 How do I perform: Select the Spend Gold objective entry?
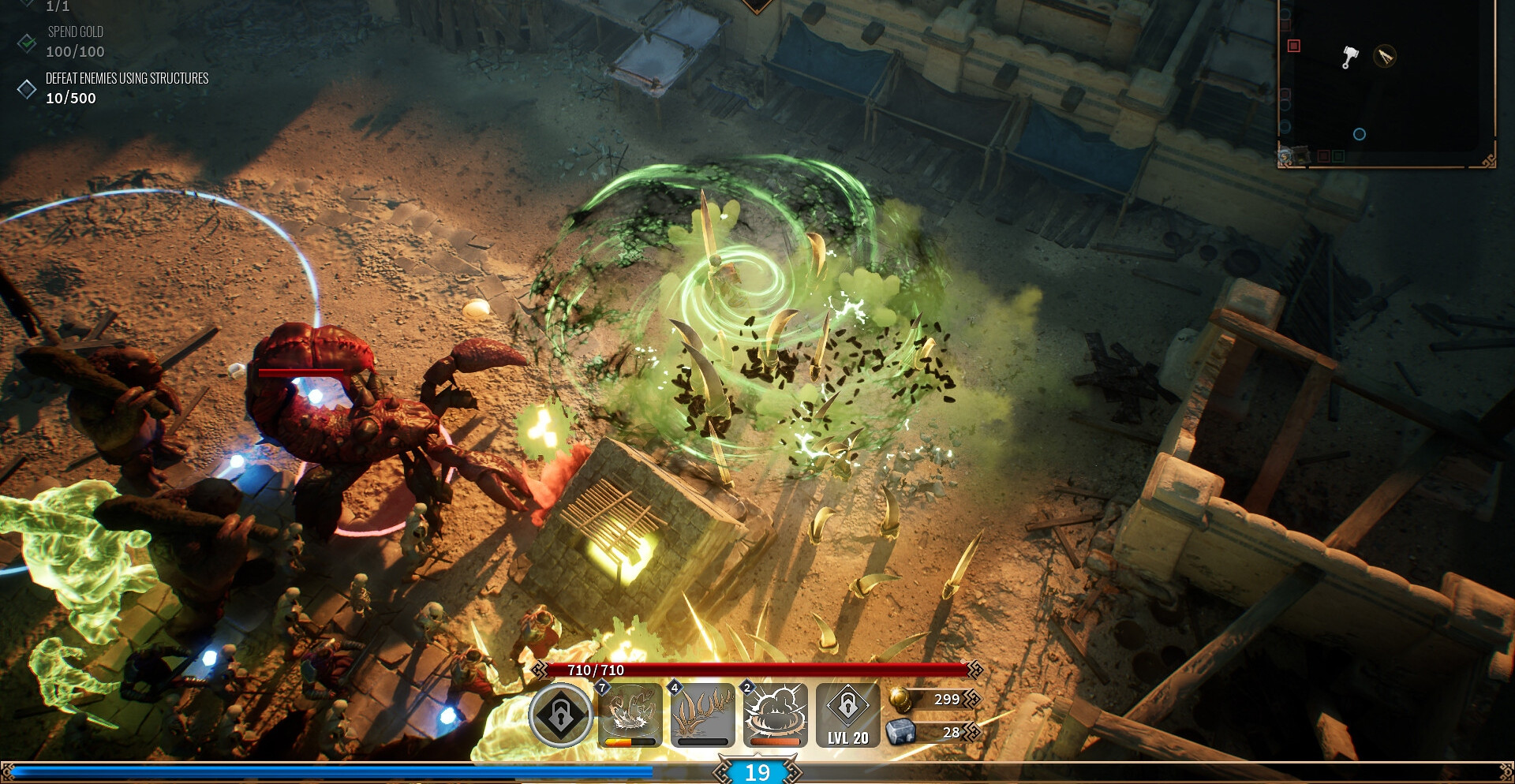click(75, 42)
